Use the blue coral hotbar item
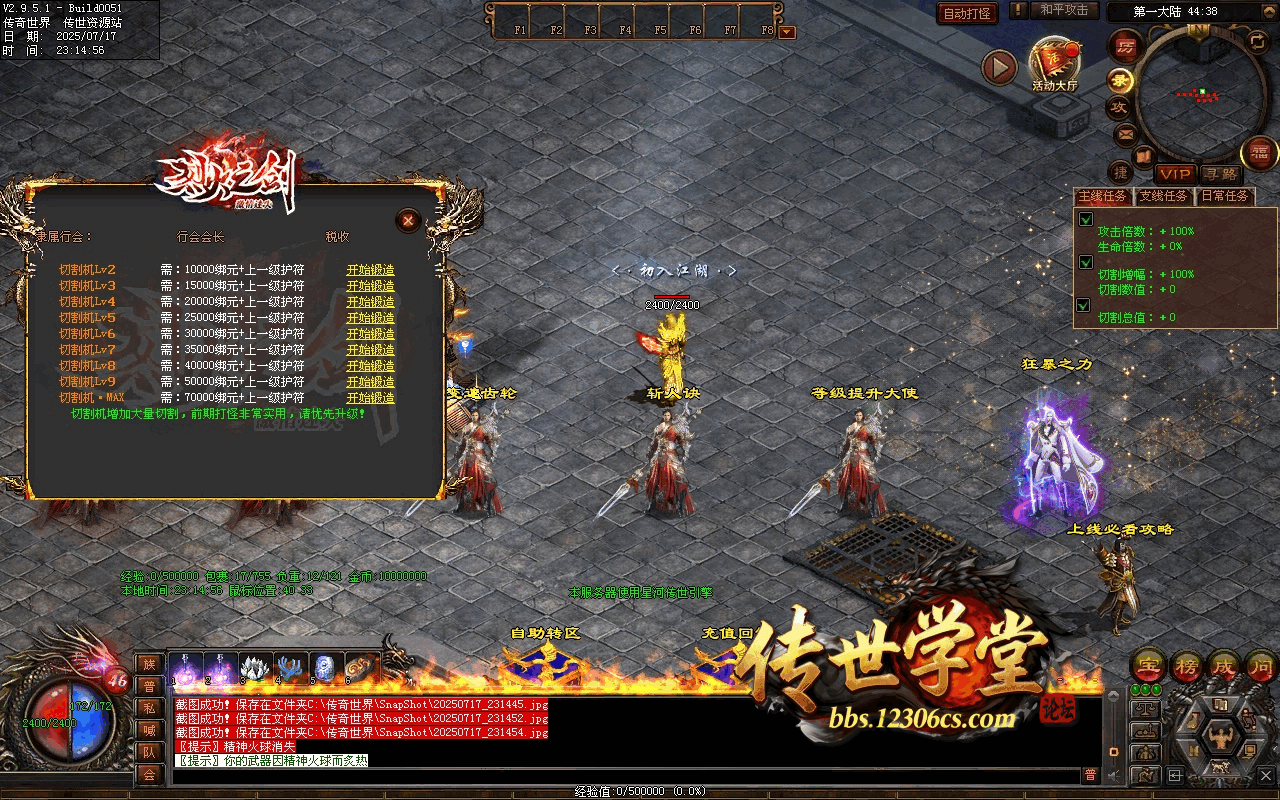The width and height of the screenshot is (1280, 800). (290, 667)
